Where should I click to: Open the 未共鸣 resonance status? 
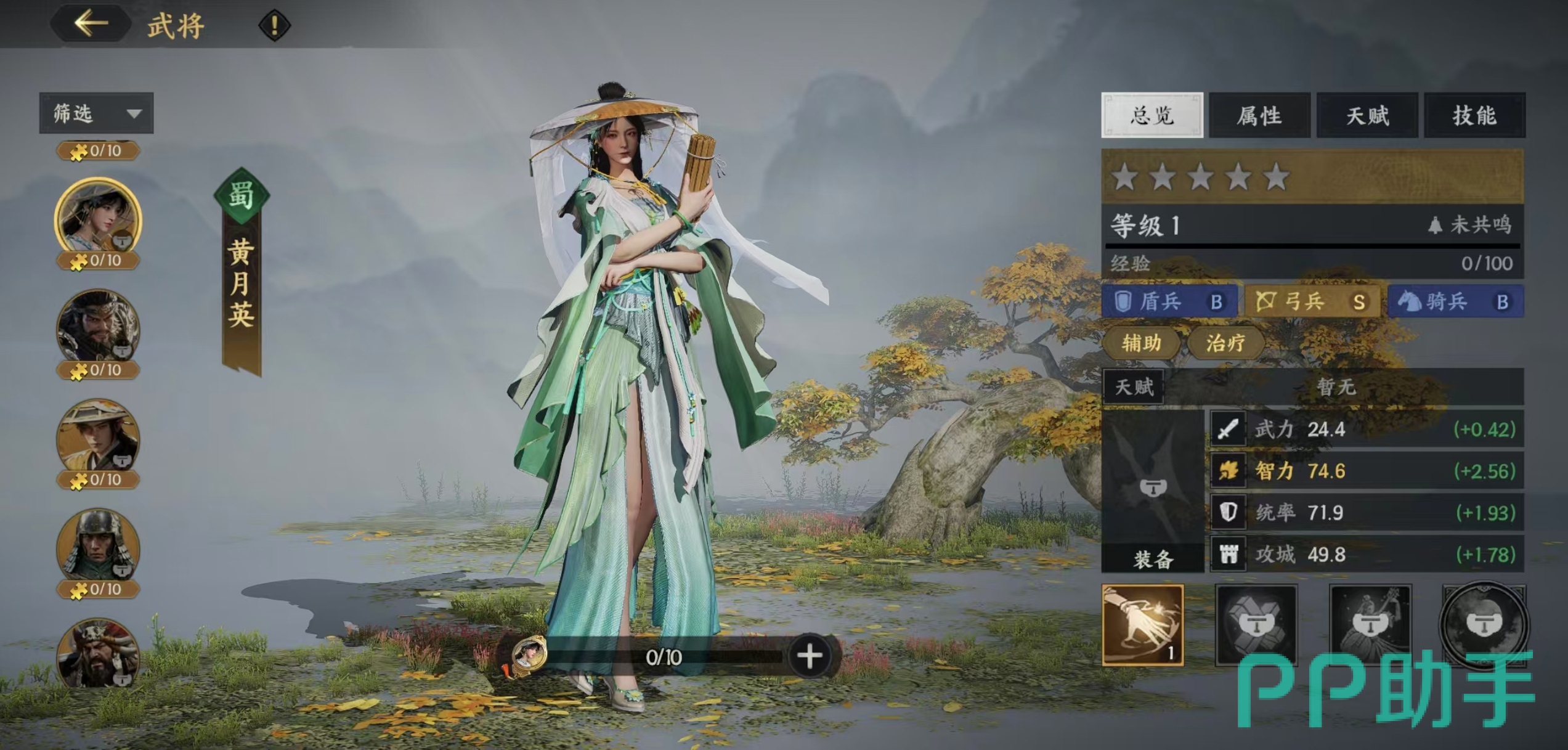pyautogui.click(x=1471, y=225)
